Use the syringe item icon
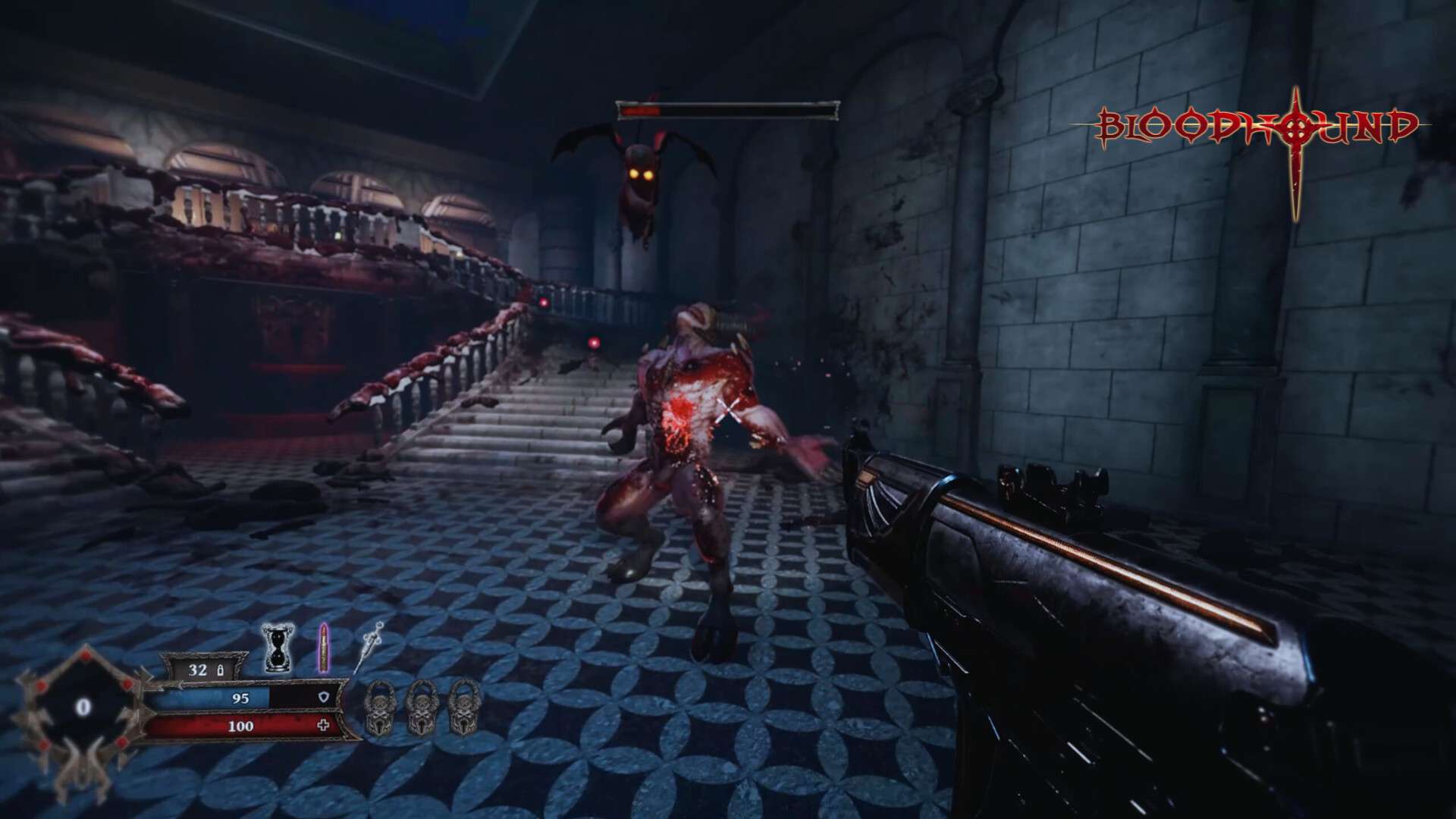Screen dimensions: 1456x819 click(x=369, y=647)
